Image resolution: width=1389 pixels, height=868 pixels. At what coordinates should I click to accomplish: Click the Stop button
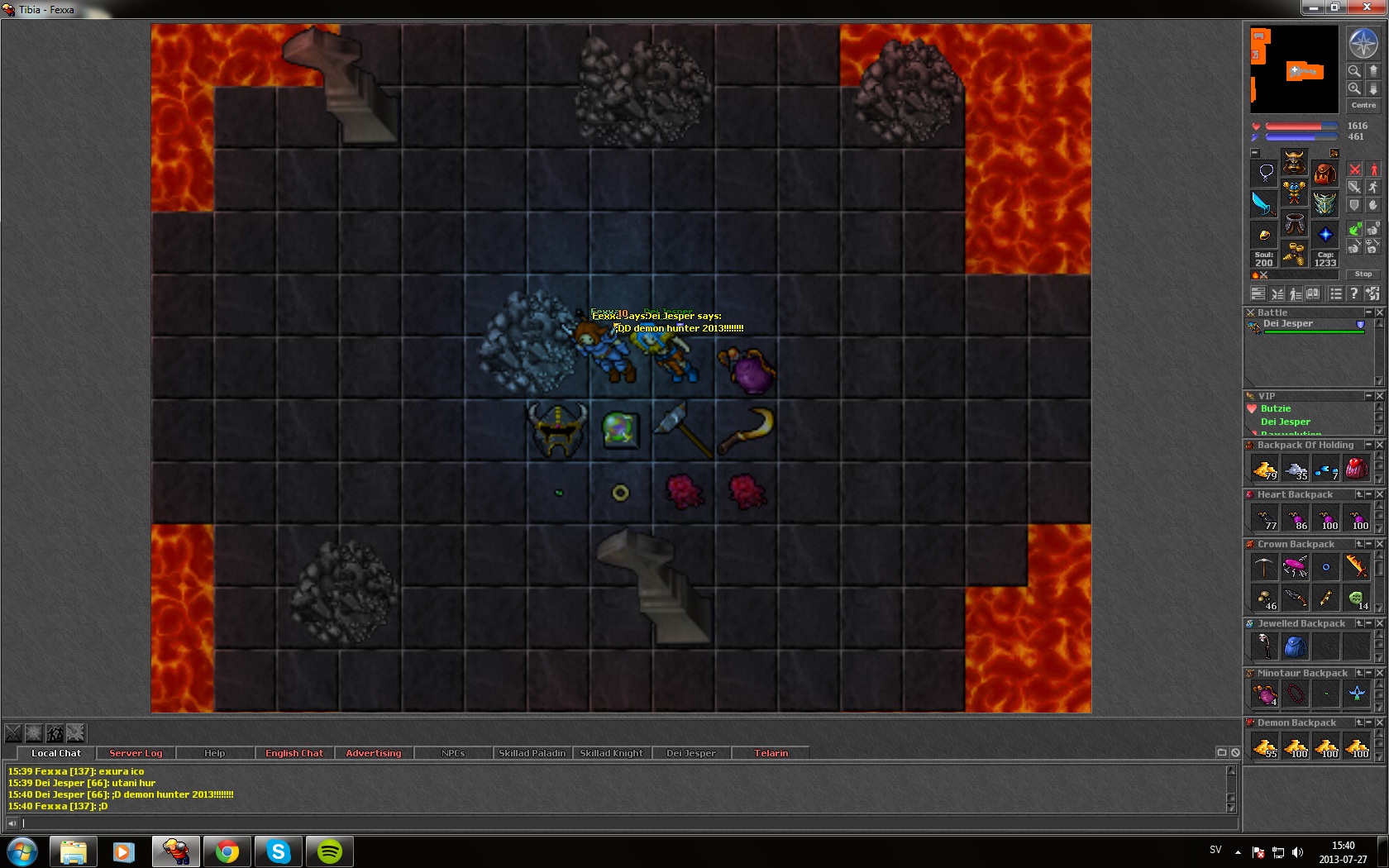point(1363,274)
